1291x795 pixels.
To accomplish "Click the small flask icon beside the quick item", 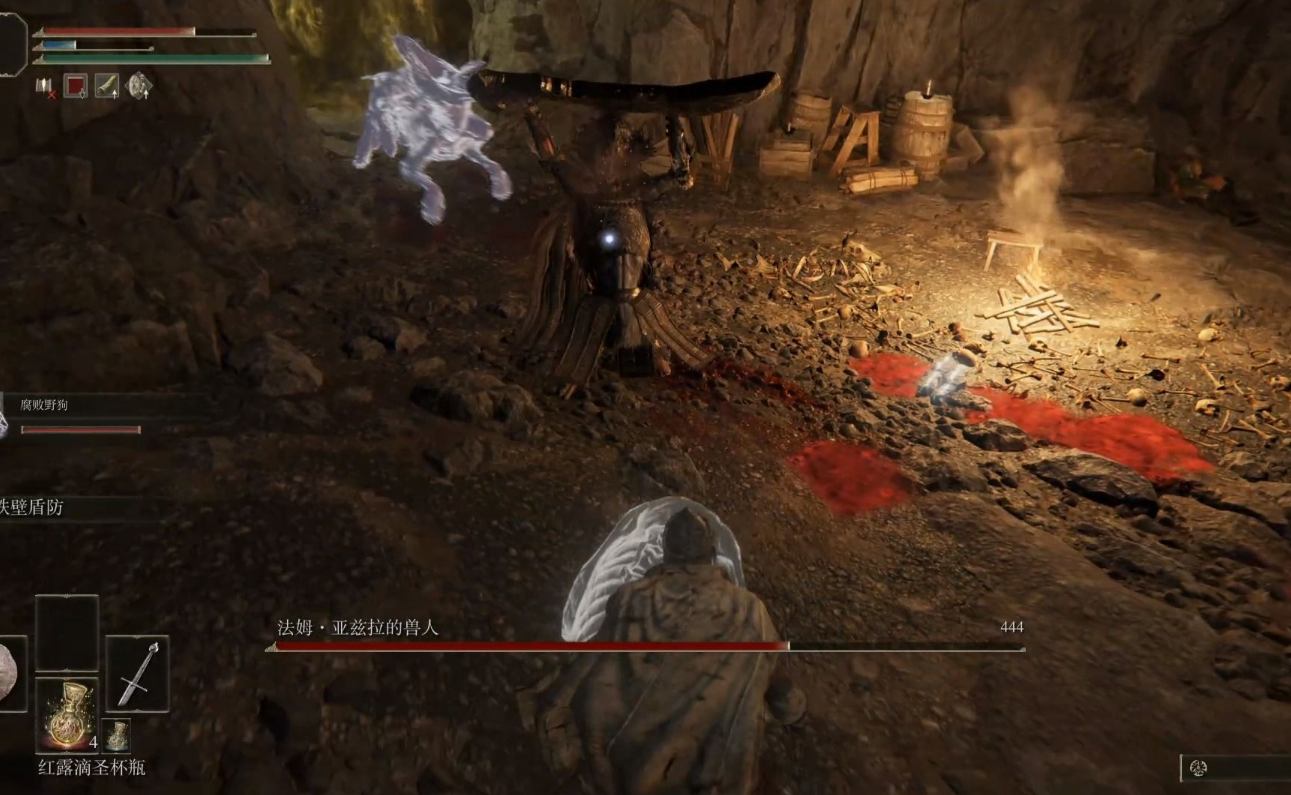I will tap(117, 735).
